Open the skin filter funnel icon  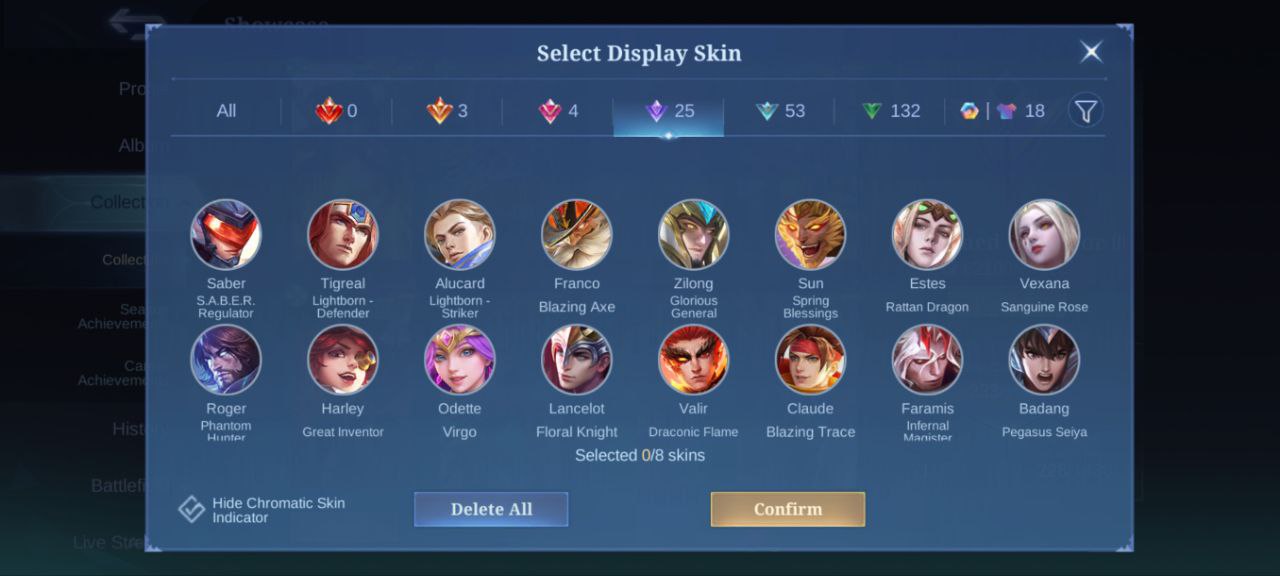pyautogui.click(x=1086, y=110)
